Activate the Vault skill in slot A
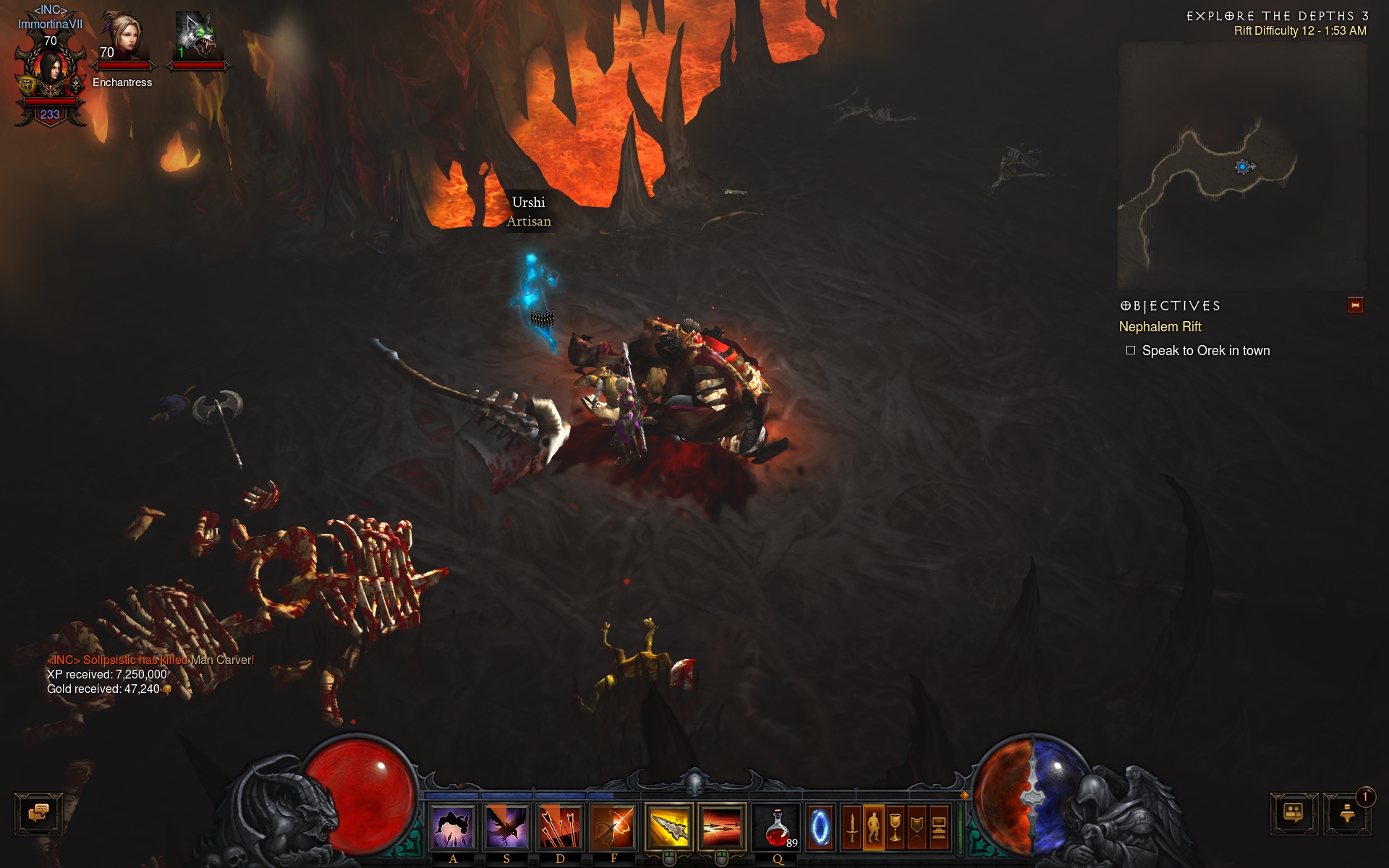Screen dimensions: 1389x868 tap(453, 827)
